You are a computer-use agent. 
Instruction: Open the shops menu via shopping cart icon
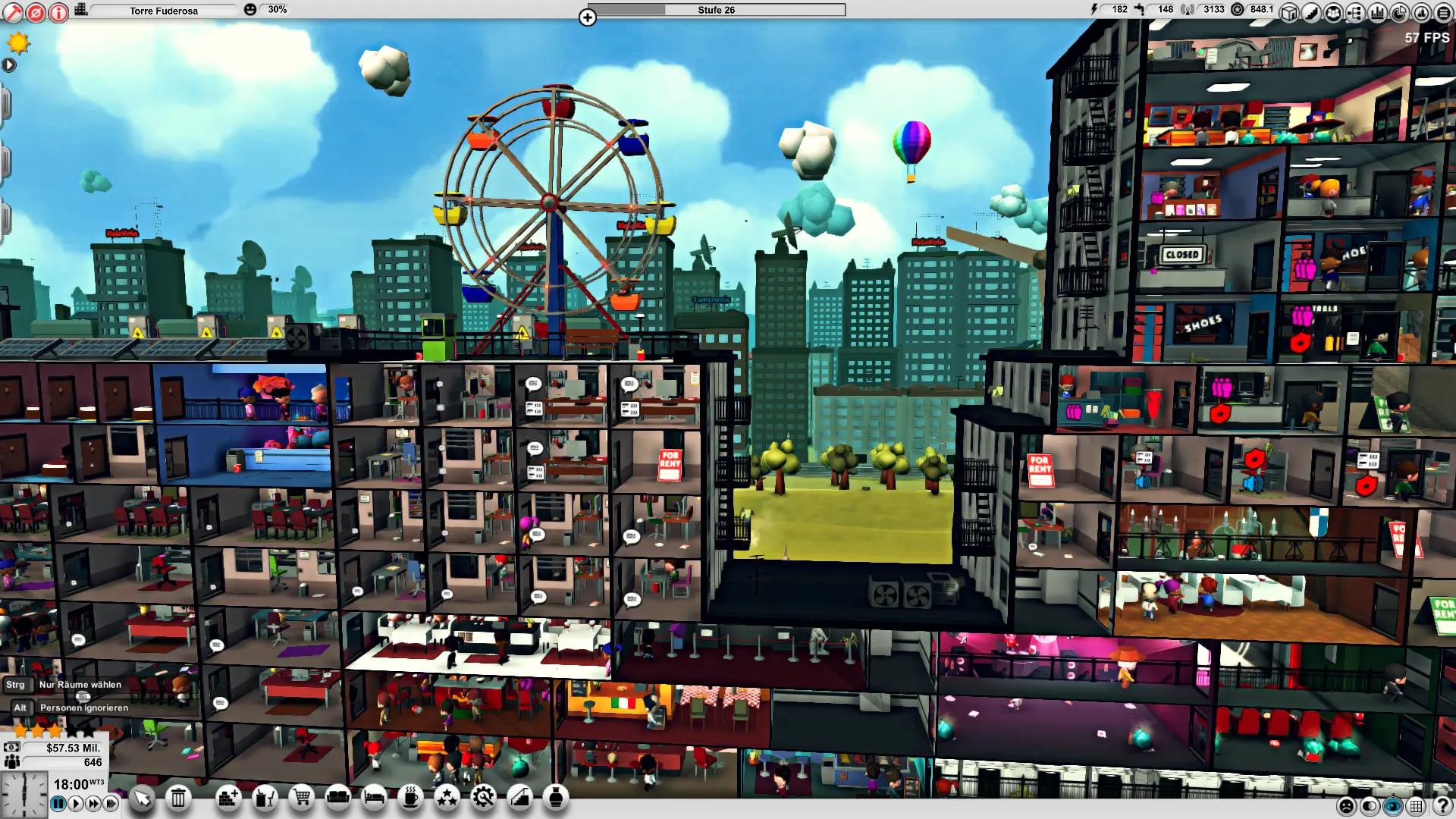[303, 798]
